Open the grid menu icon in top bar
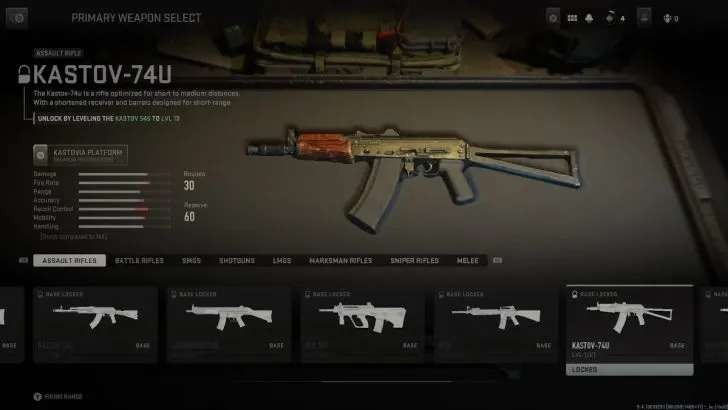Screen dimensions: 728x410 [x=572, y=18]
